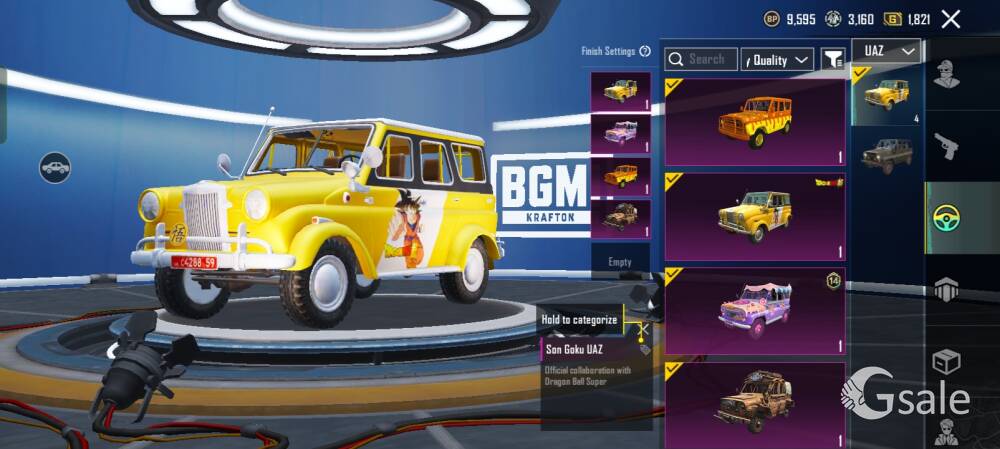Close the vehicle inventory screen

[951, 19]
